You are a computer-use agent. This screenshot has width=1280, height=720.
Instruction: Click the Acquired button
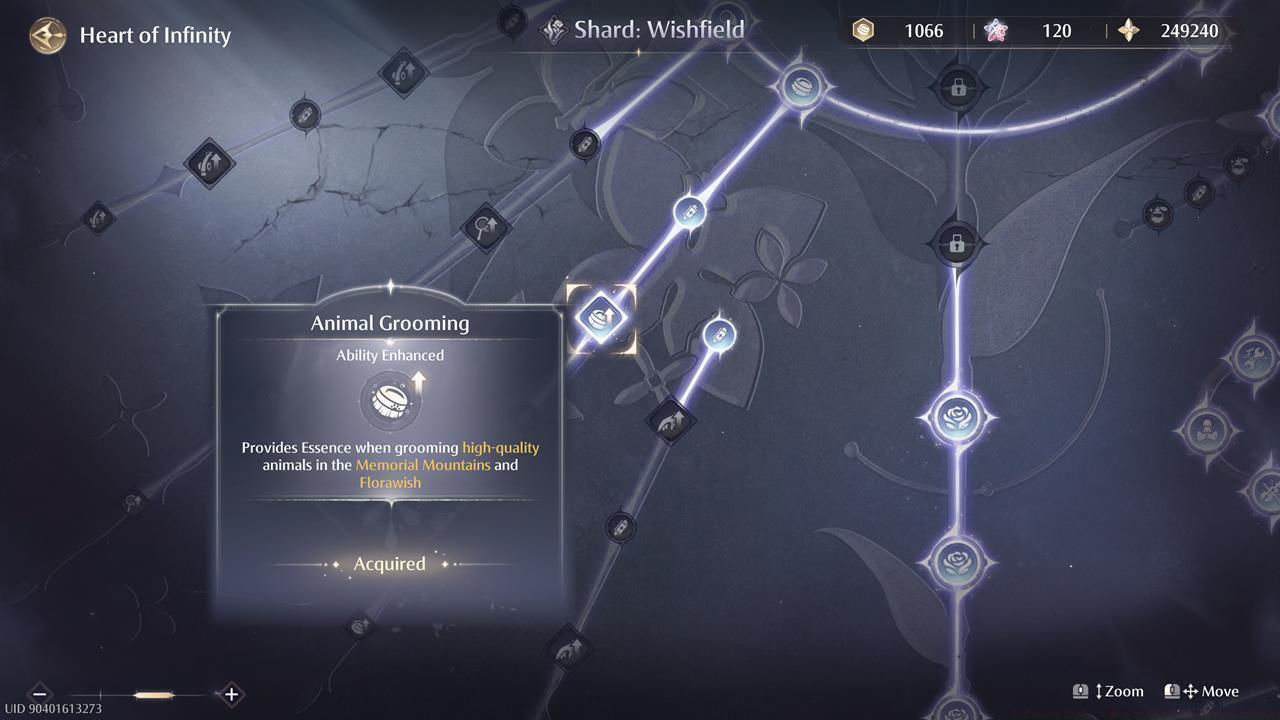tap(389, 563)
